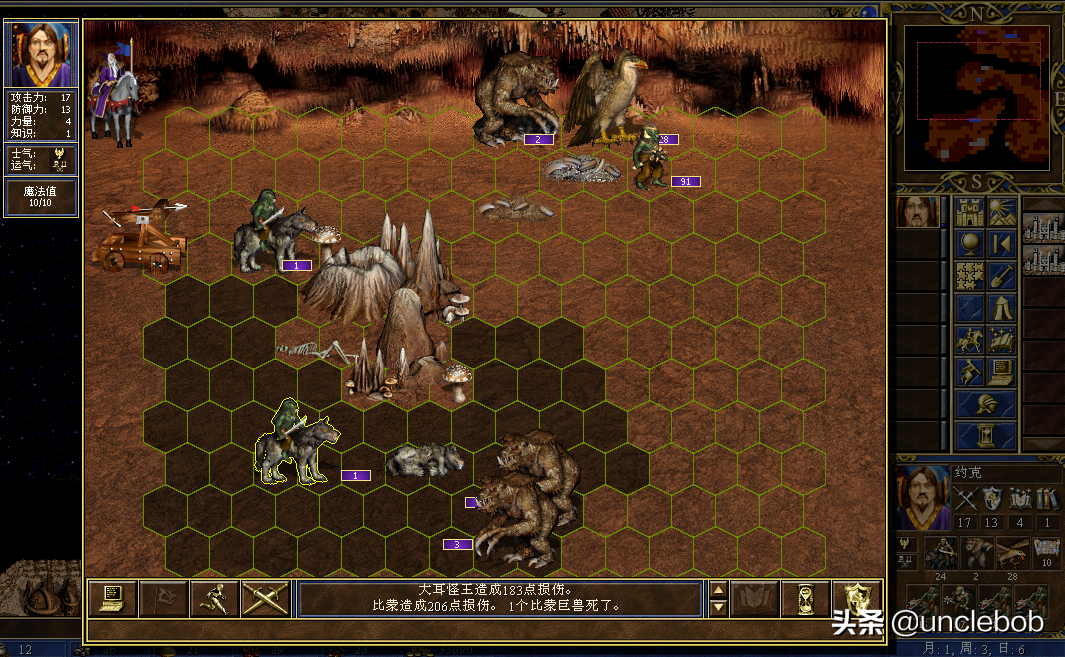Click the horse rider move hero button

[970, 340]
